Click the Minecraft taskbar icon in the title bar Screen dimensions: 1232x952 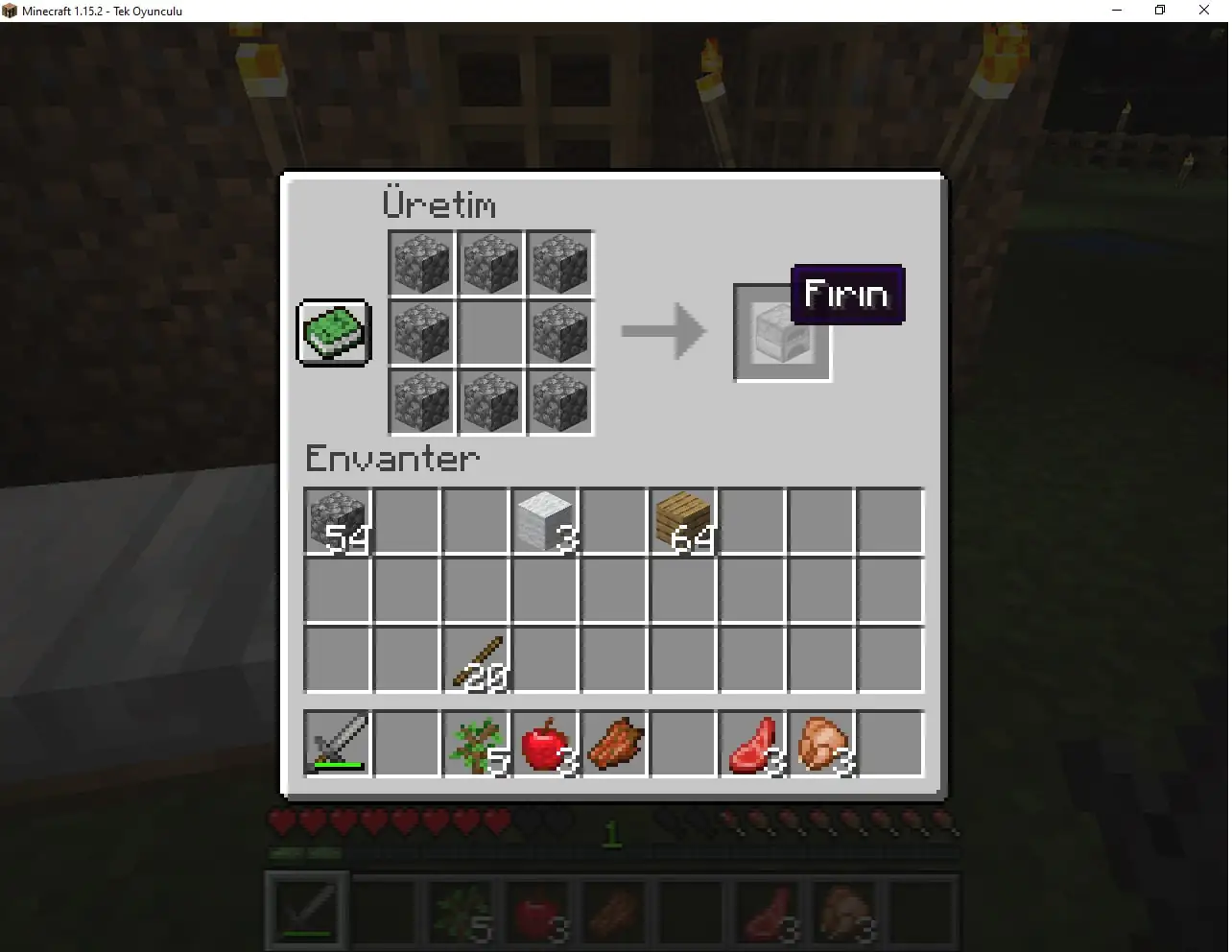pos(10,11)
